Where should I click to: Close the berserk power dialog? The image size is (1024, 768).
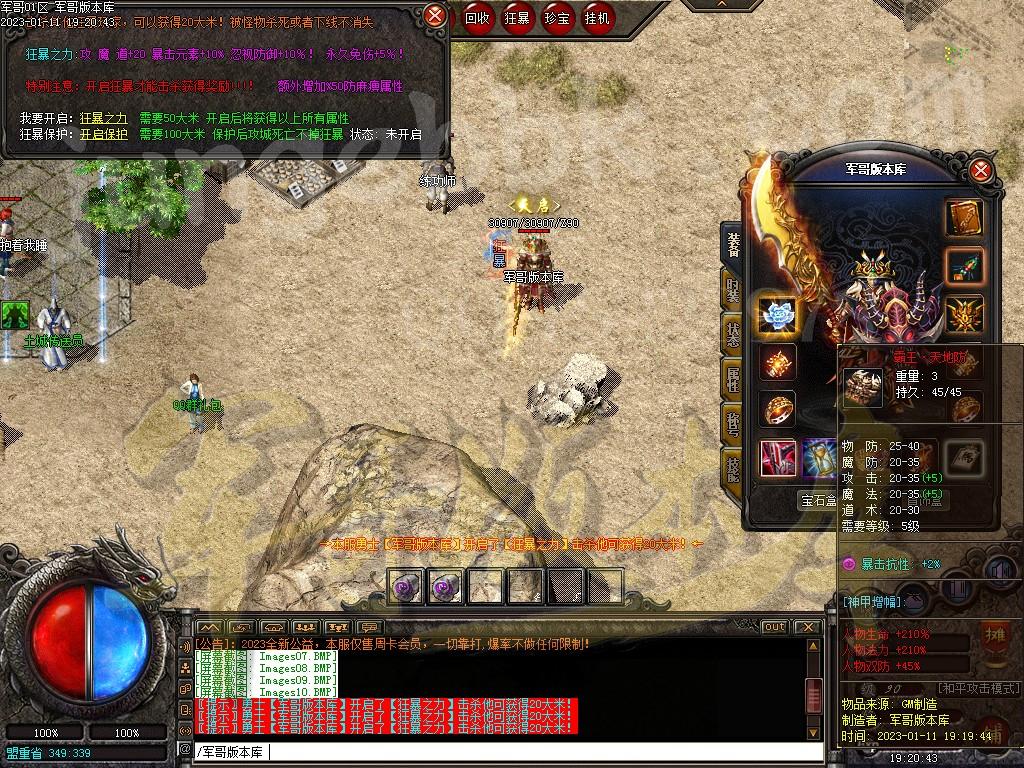pos(435,16)
